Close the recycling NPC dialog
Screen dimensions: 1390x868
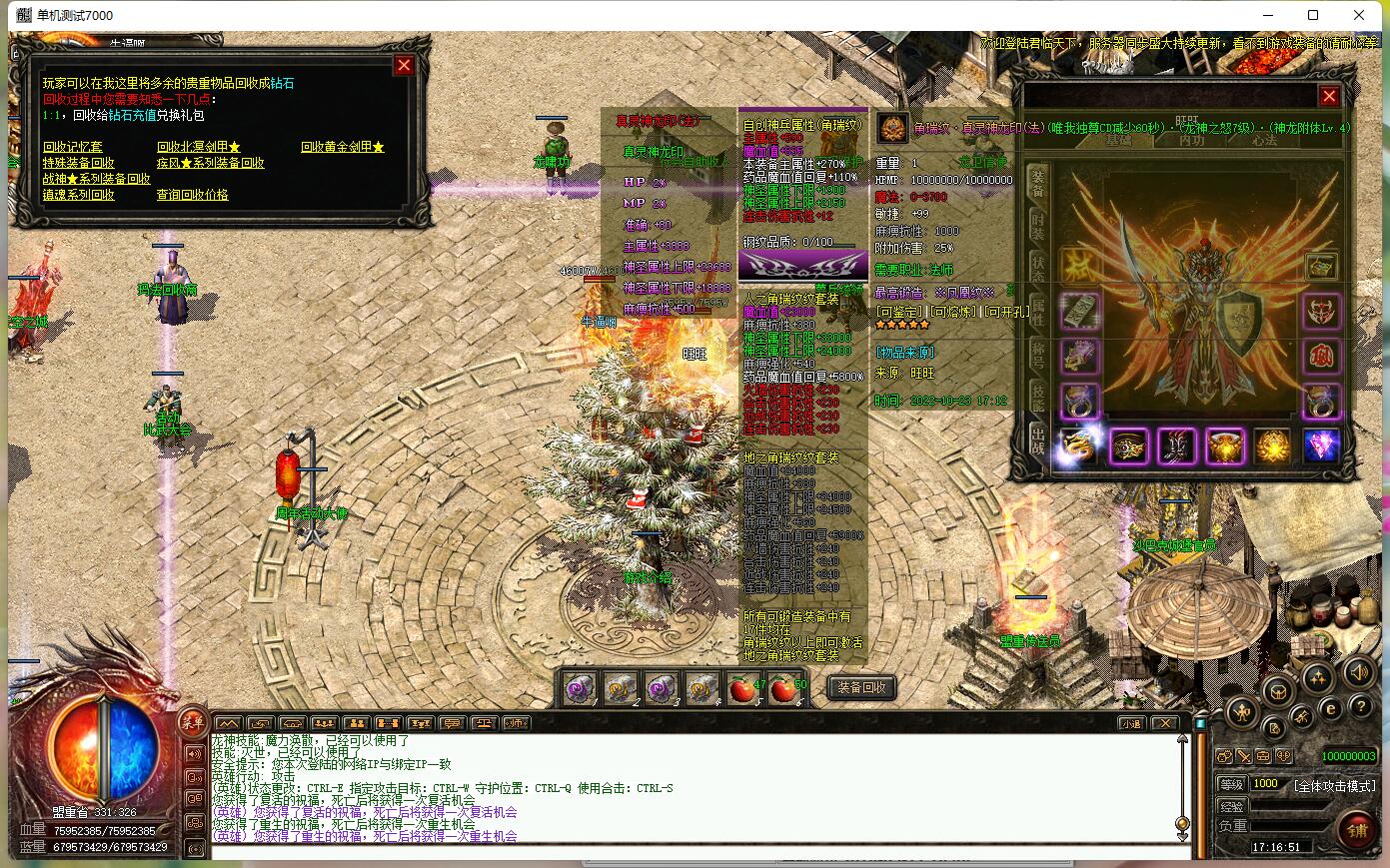404,66
